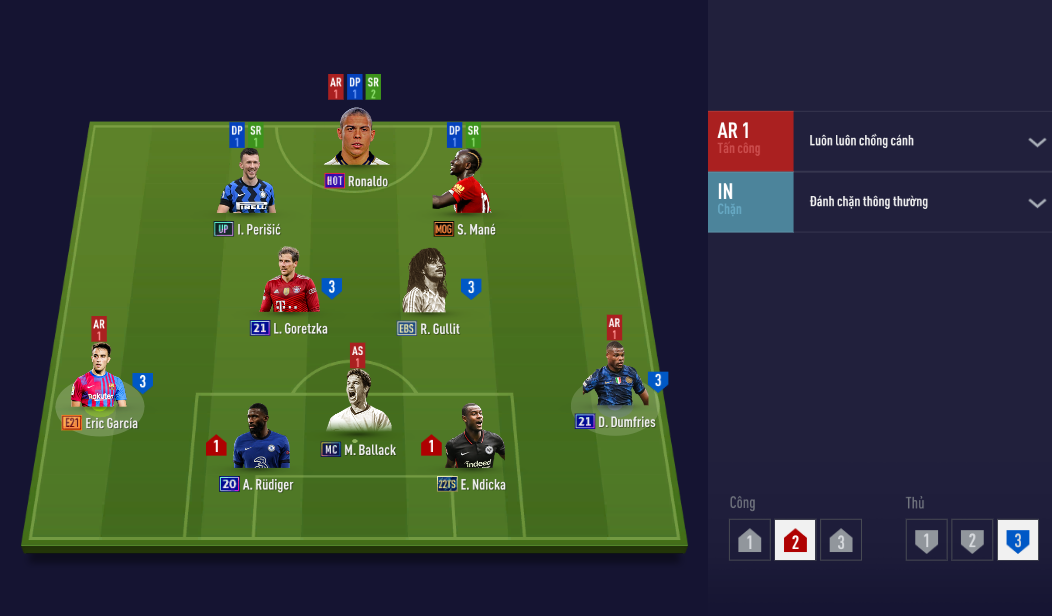Select I. Perišić player card
This screenshot has width=1052, height=616.
coord(246,185)
